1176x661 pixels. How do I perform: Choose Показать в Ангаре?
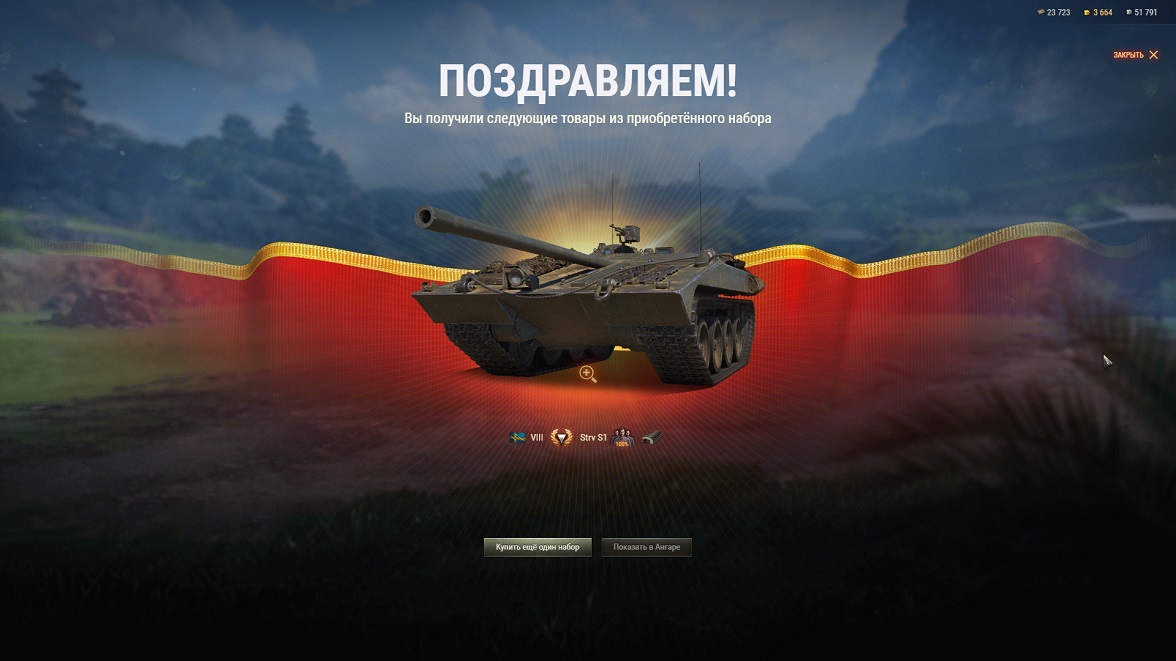click(646, 547)
